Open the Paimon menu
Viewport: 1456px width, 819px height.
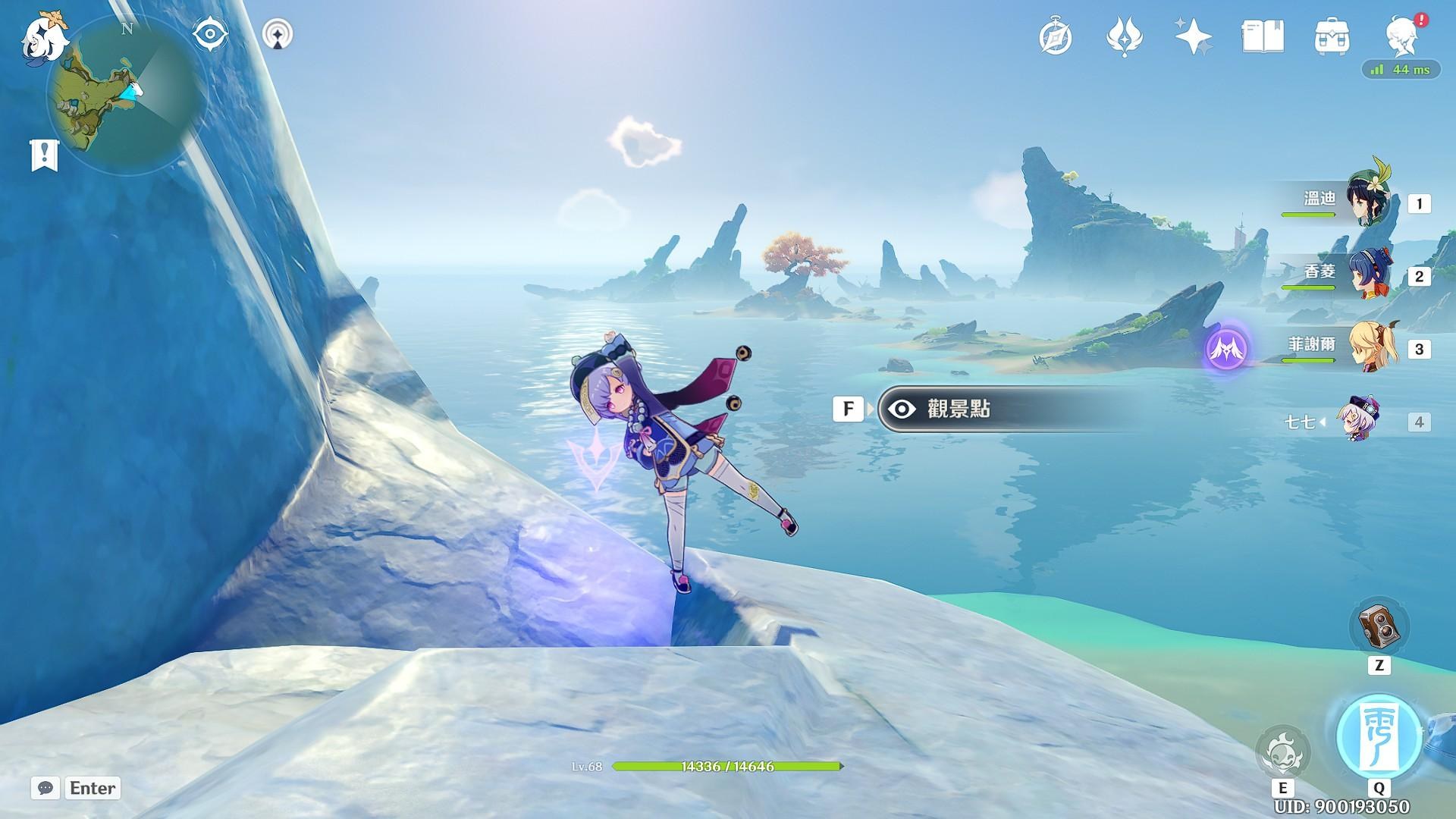(42, 36)
